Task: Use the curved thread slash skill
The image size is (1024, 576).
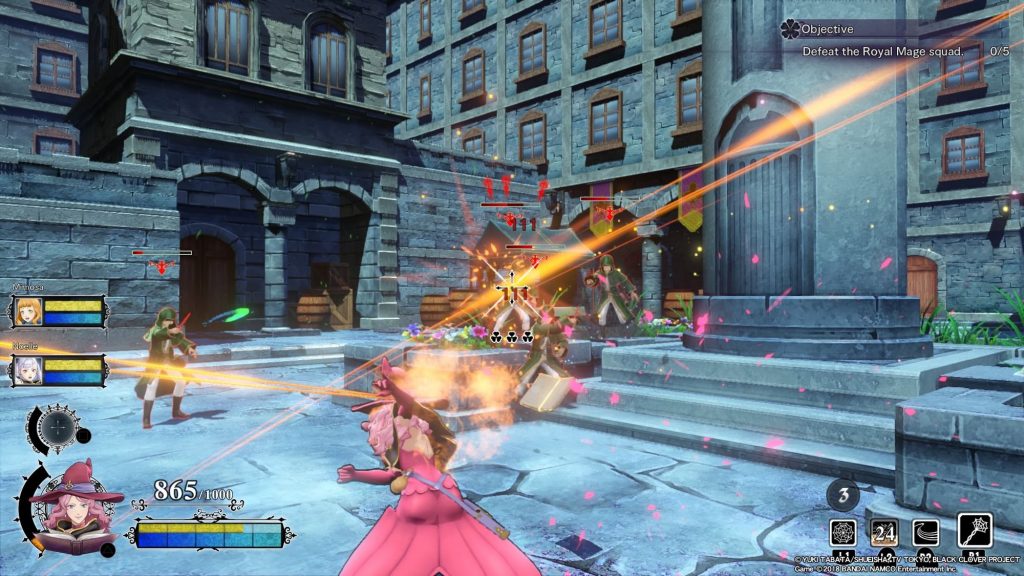Action: coord(926,532)
